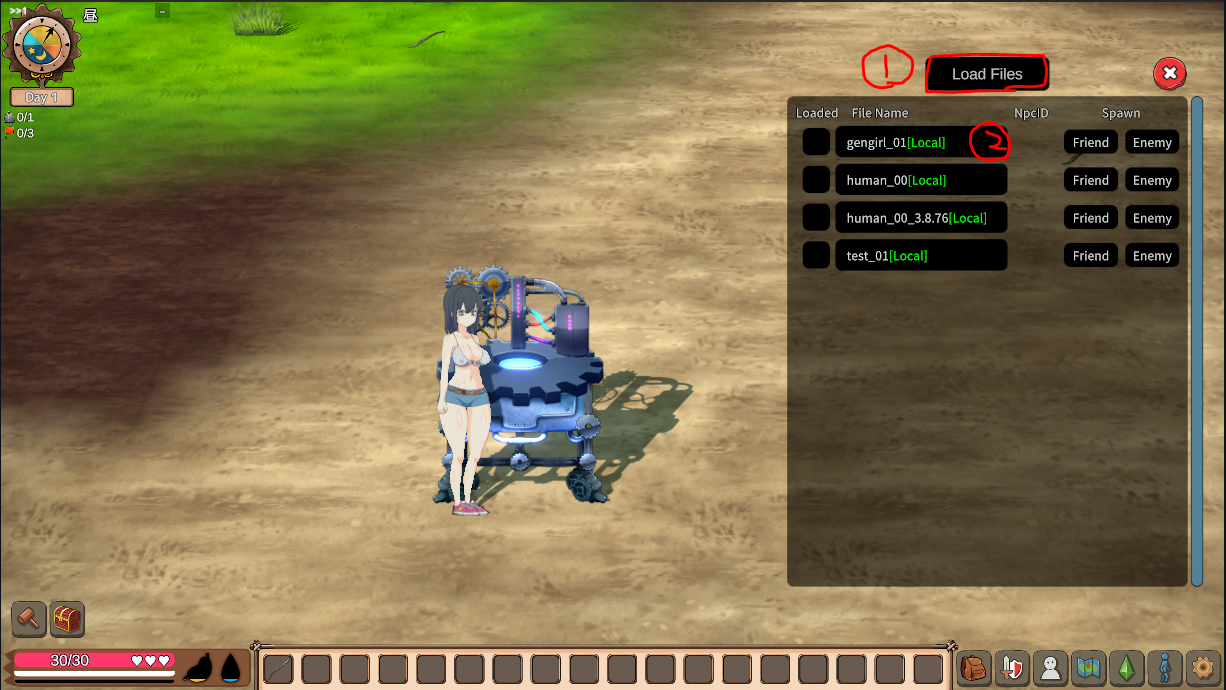Toggle the Loaded box for test_01
Screen dimensions: 1226x690
(817, 256)
